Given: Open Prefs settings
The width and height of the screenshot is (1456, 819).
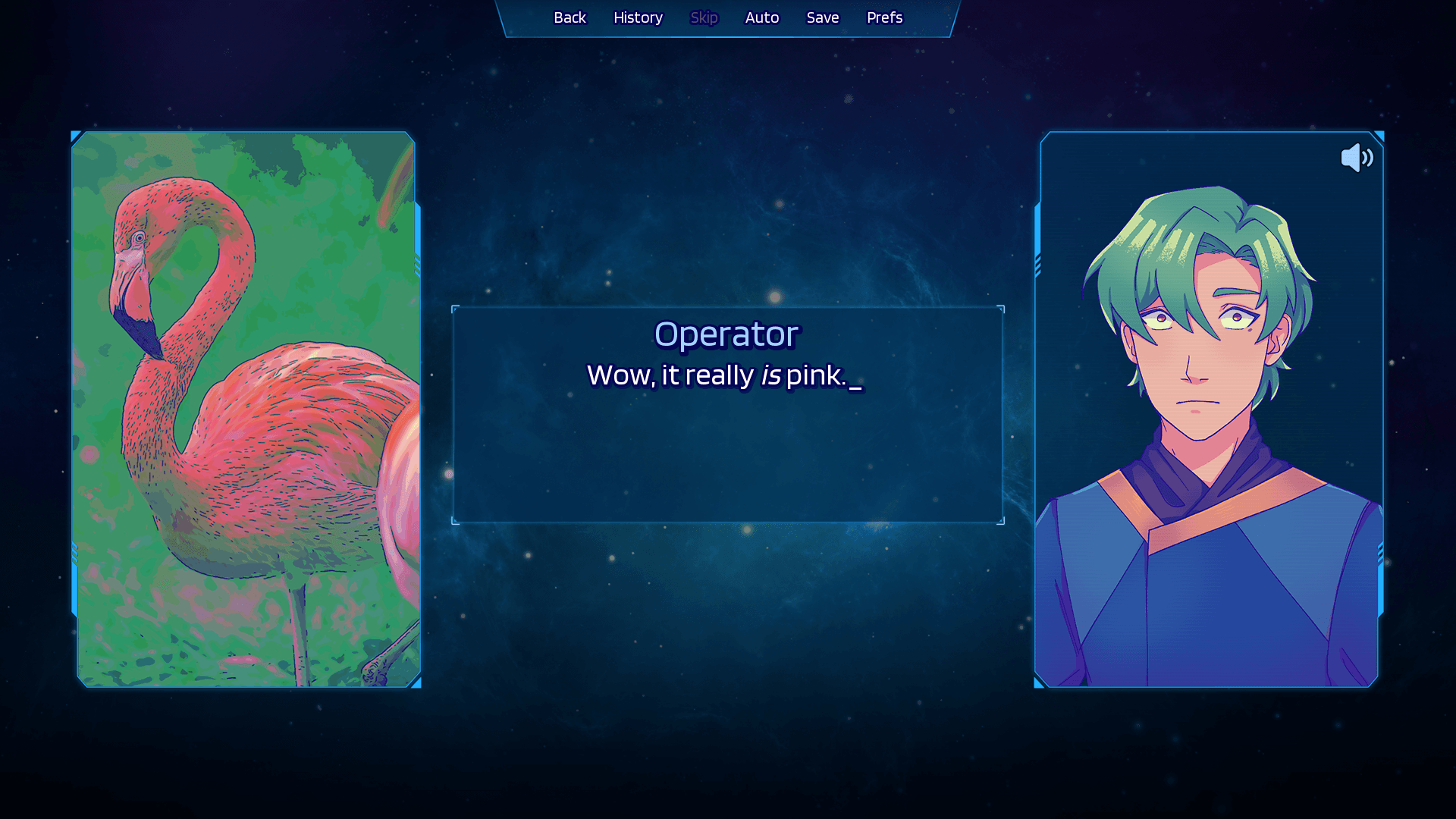Looking at the screenshot, I should pos(884,17).
